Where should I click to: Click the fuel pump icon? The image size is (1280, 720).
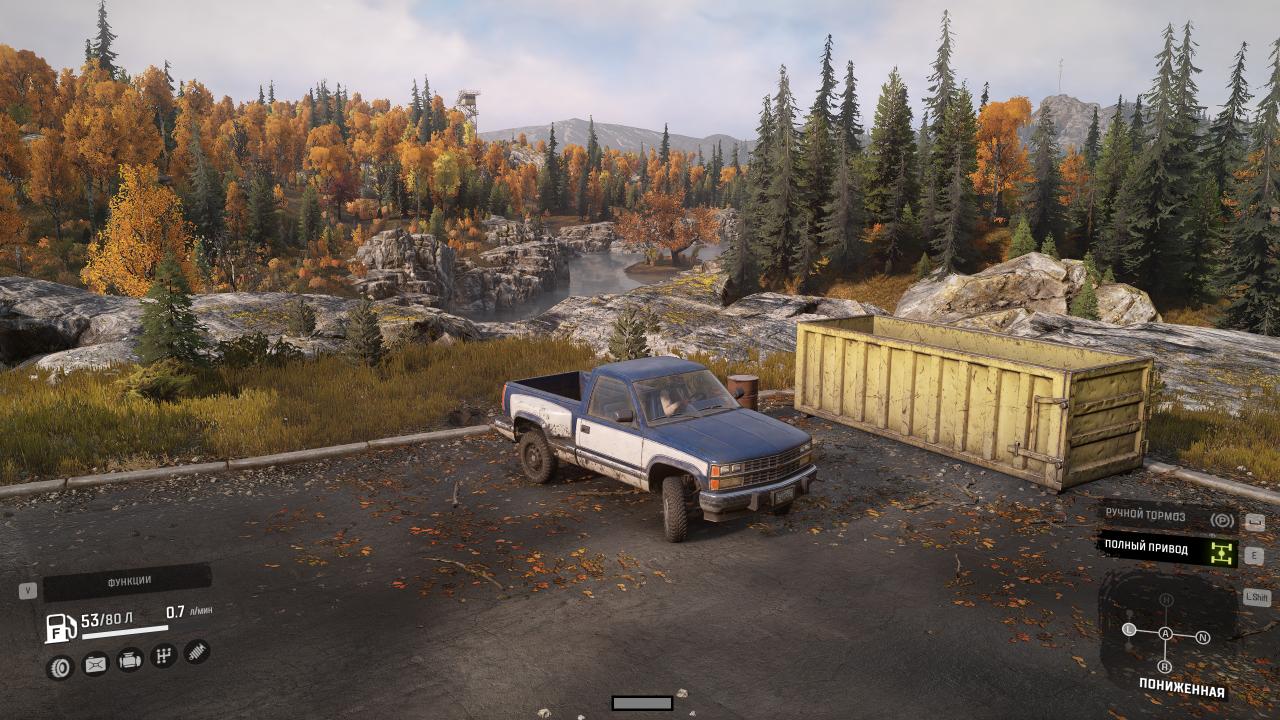click(x=61, y=628)
